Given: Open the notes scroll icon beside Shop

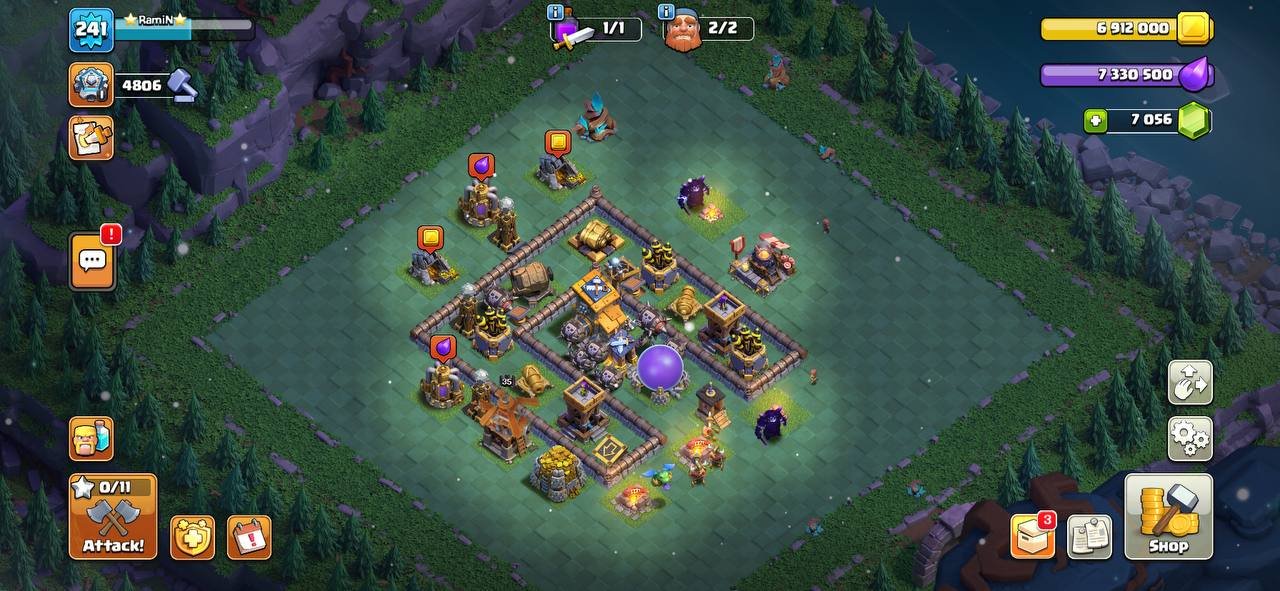Looking at the screenshot, I should [x=1089, y=537].
